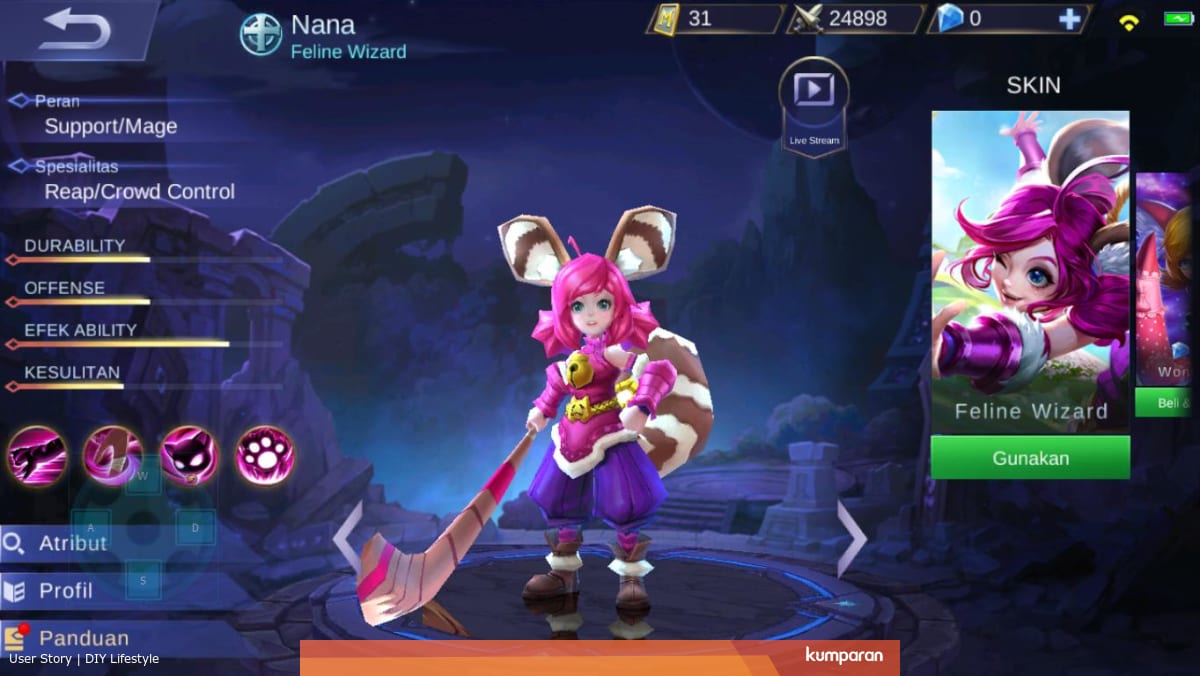View the black cat head skill icon

pyautogui.click(x=189, y=455)
